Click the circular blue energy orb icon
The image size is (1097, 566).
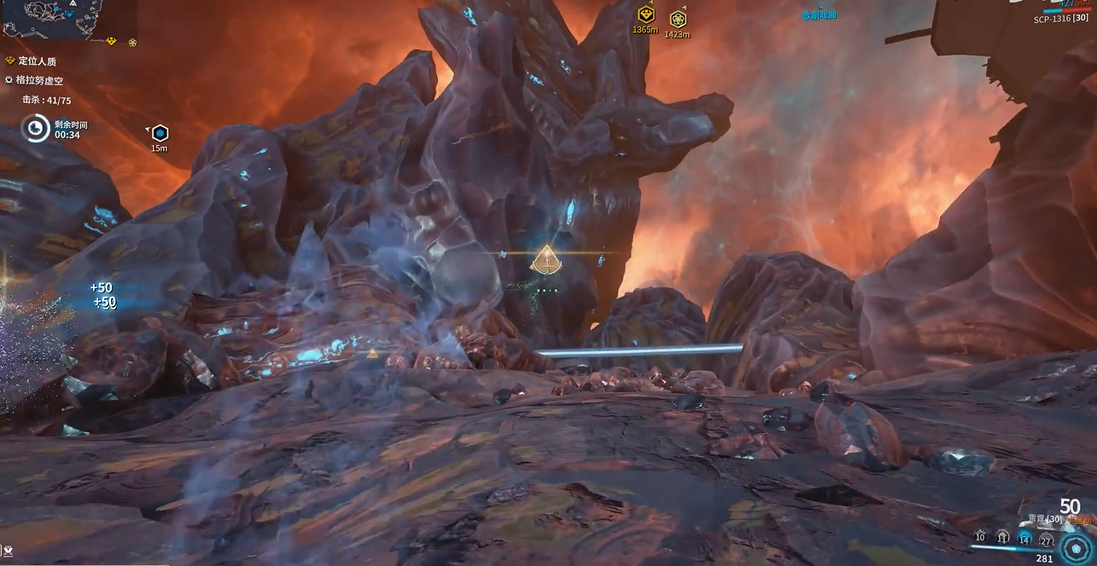(x=1076, y=548)
